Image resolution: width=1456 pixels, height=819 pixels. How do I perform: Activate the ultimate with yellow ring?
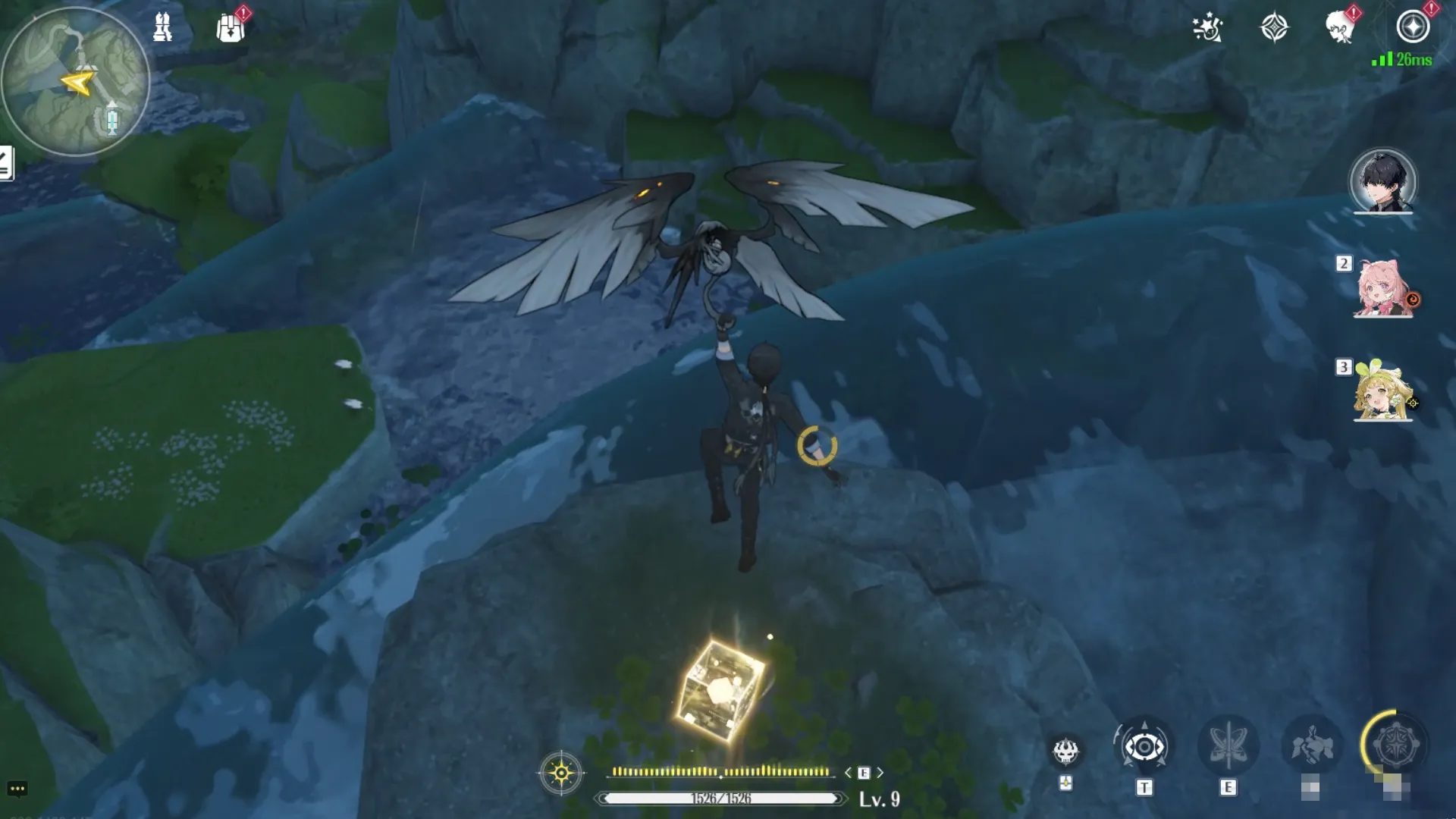1395,745
